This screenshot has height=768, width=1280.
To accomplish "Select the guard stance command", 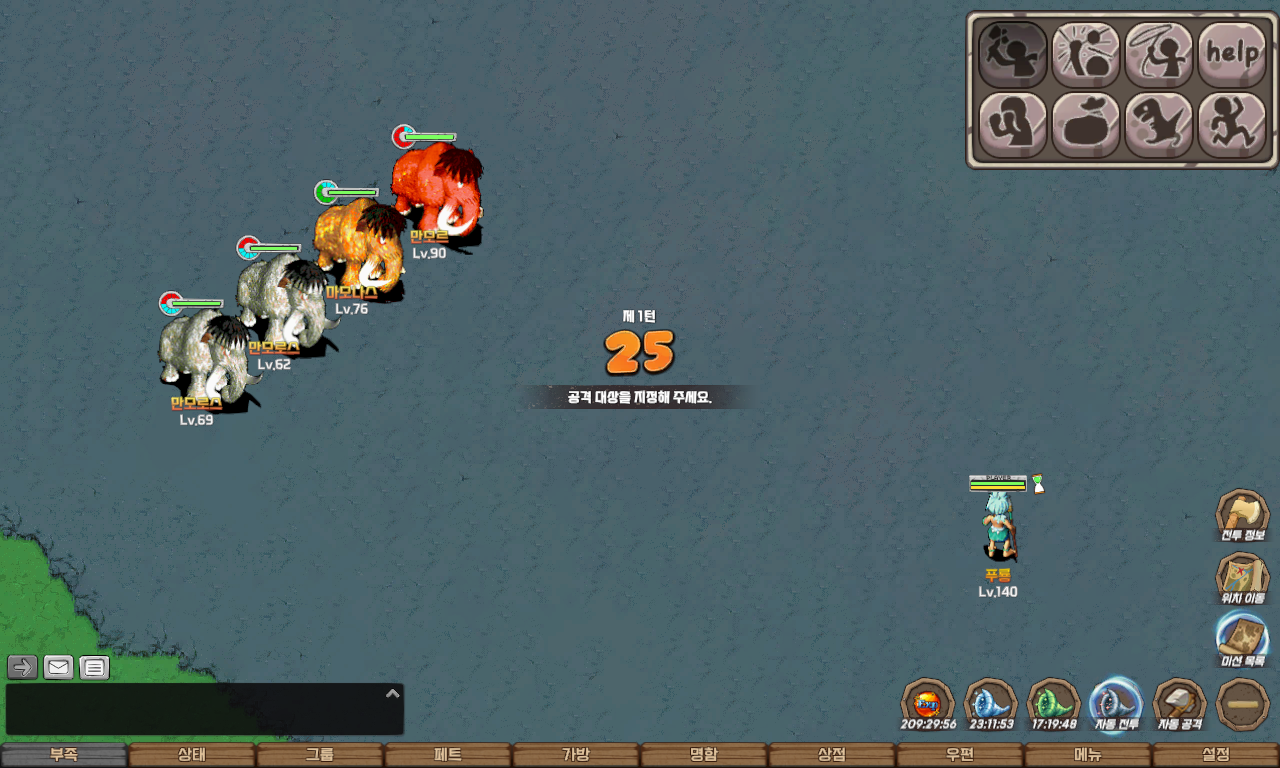I will coord(1013,126).
